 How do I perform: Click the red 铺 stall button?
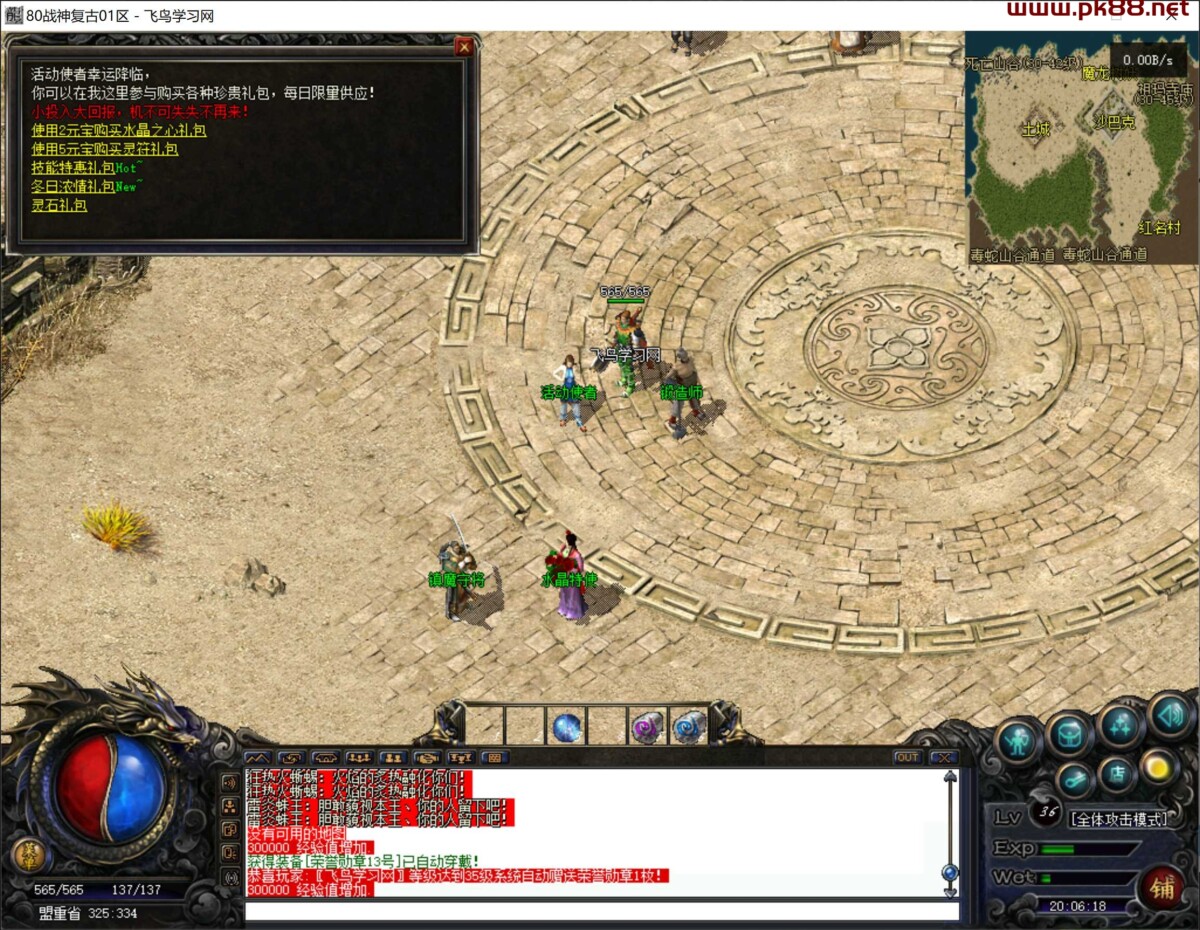coord(1161,887)
